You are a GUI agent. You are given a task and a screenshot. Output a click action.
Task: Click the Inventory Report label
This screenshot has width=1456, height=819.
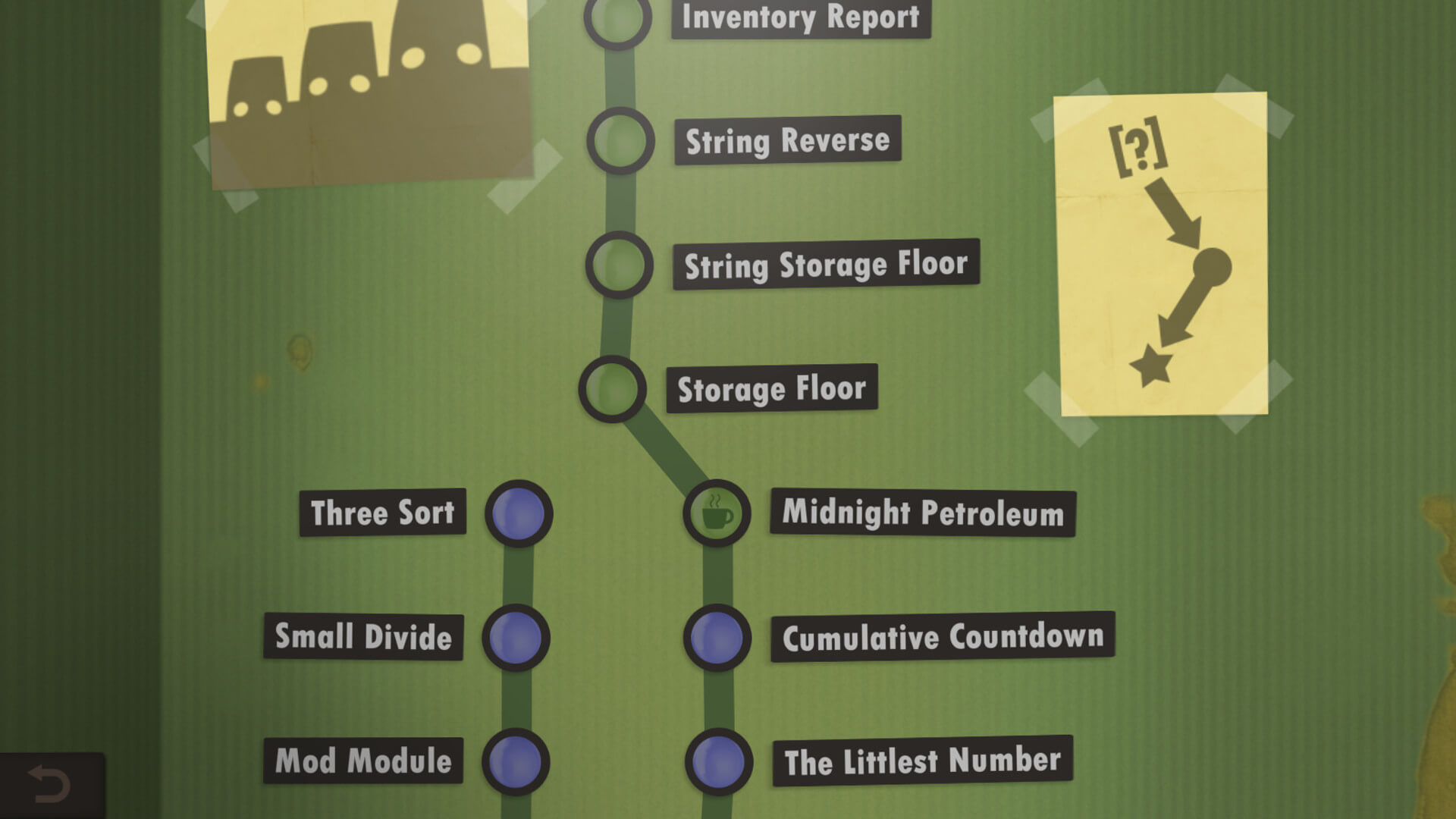(x=801, y=17)
